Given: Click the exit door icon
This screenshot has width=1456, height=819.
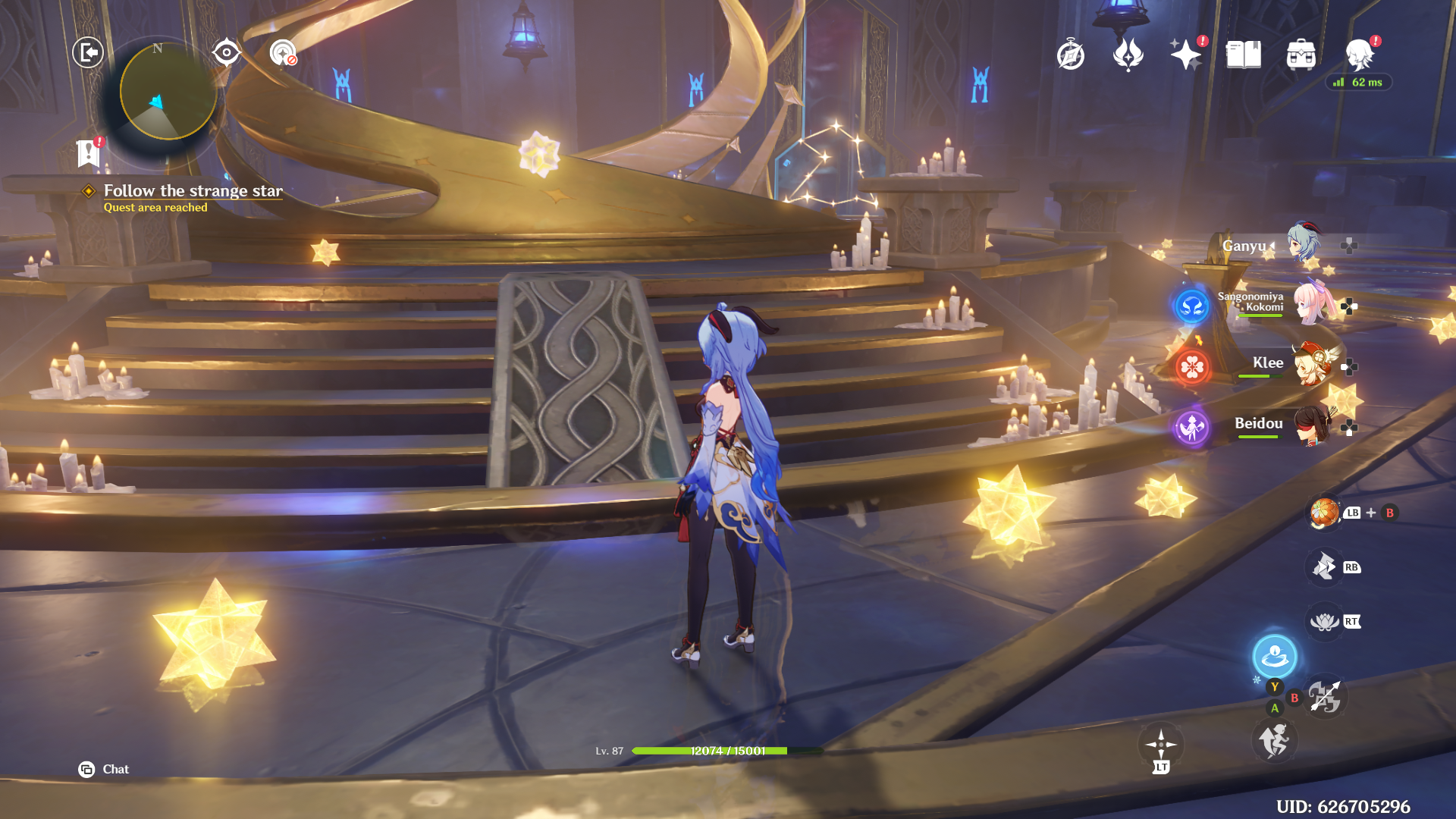Looking at the screenshot, I should (x=88, y=52).
